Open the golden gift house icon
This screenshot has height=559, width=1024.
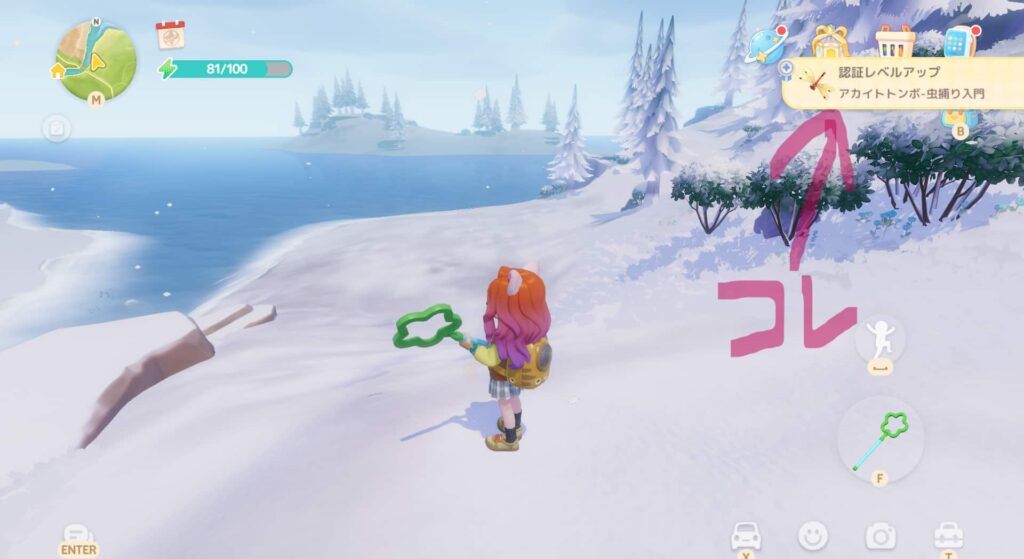(829, 41)
